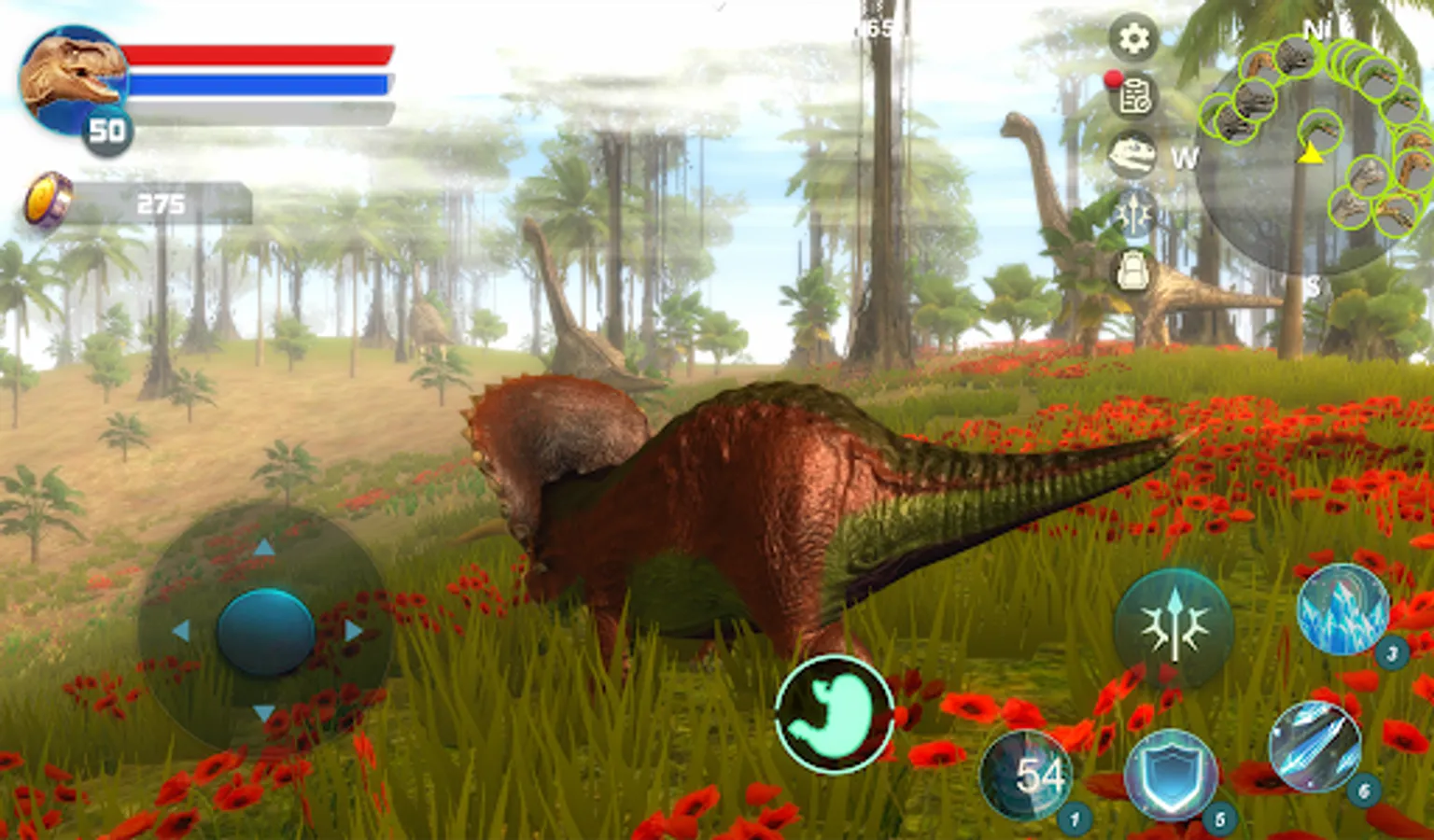Tap the ability on cooldown showing 54

1027,775
